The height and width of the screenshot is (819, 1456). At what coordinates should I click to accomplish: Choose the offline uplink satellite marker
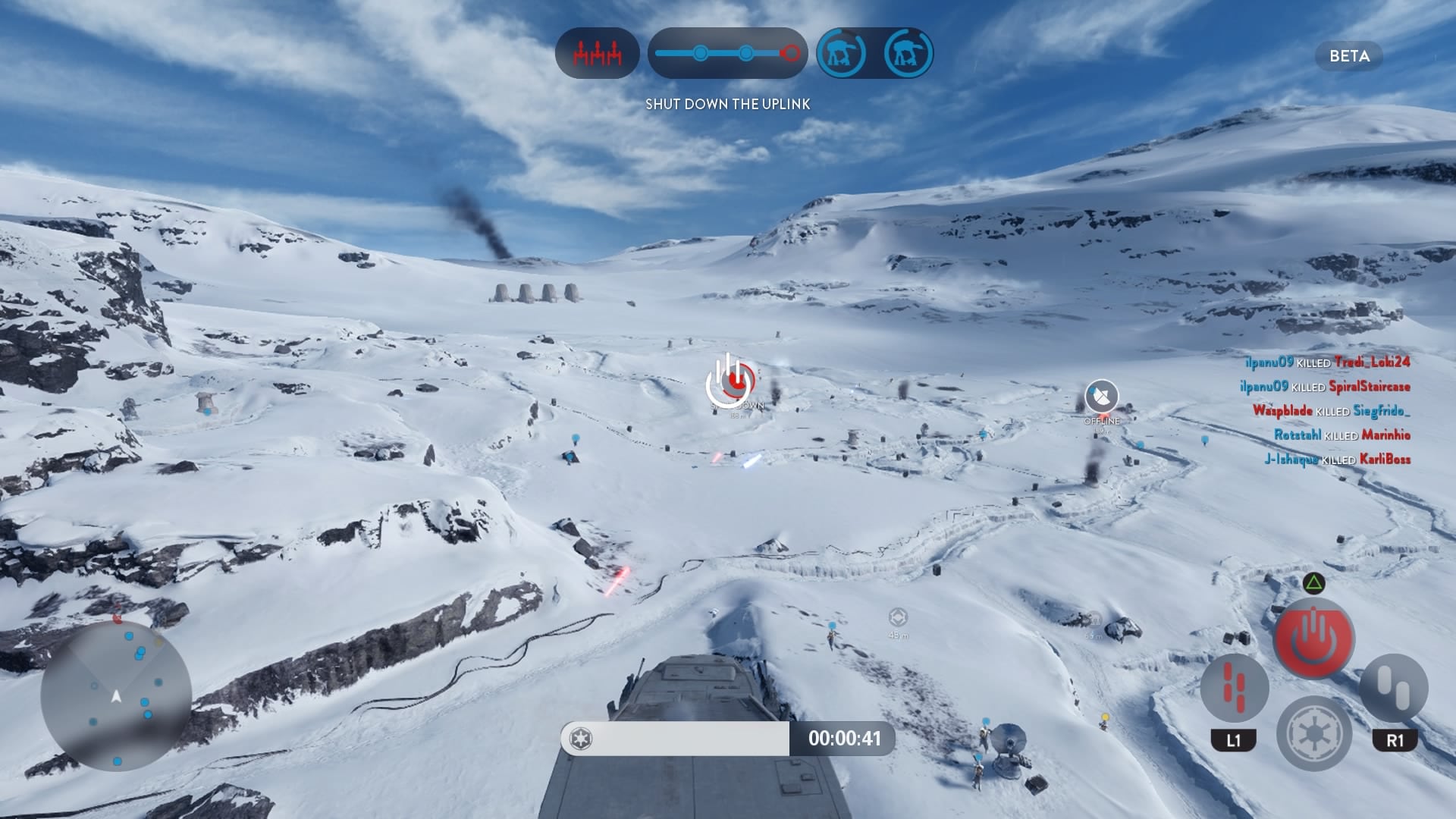tap(1101, 396)
